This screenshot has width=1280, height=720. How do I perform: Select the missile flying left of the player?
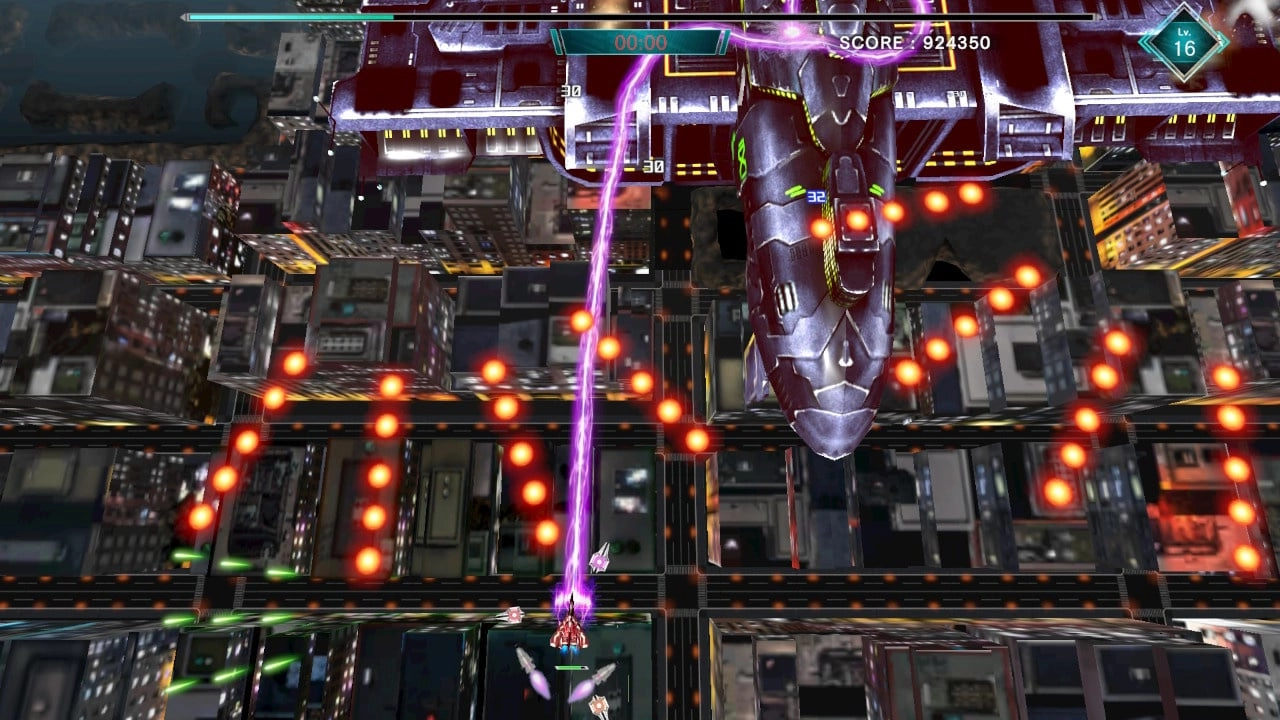pos(528,660)
